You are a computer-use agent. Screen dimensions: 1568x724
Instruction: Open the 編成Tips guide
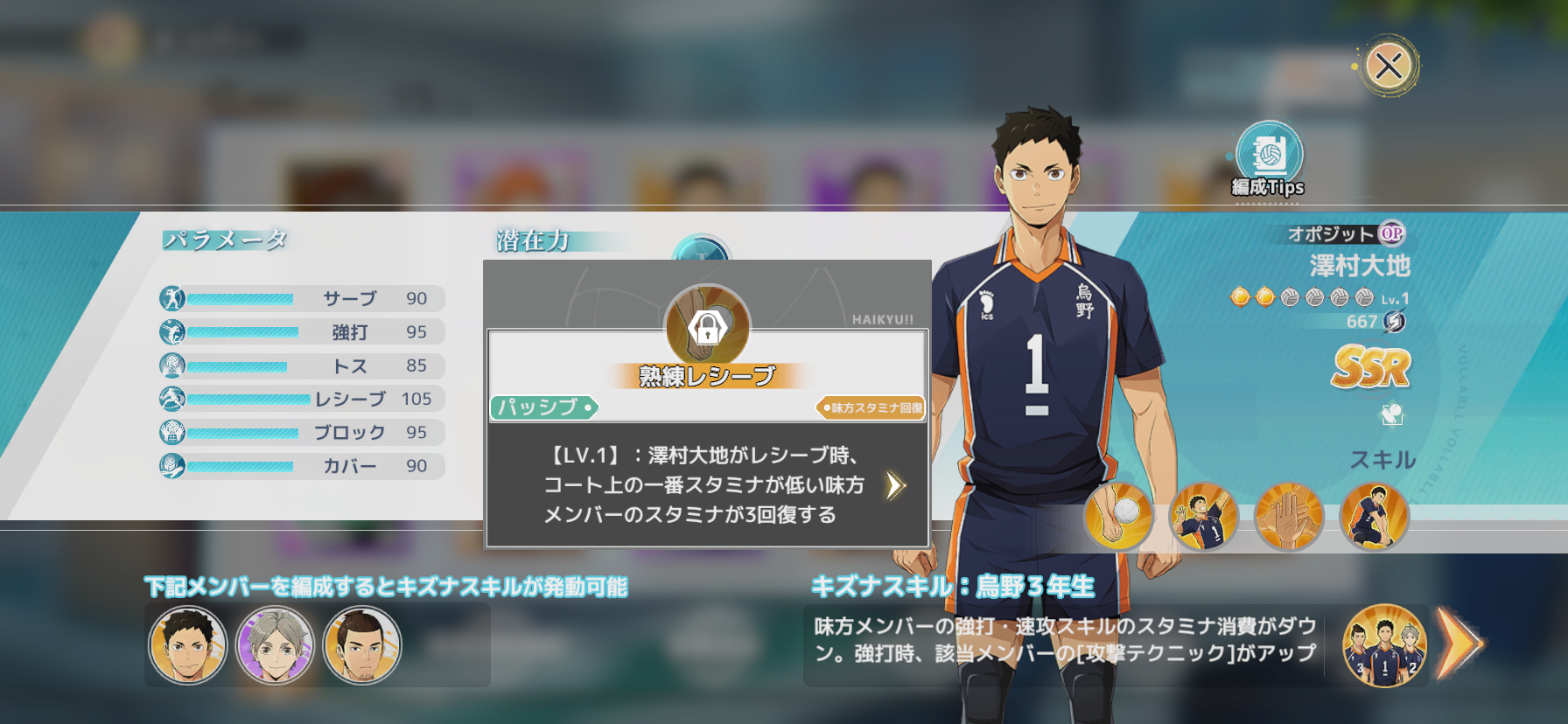[x=1269, y=159]
